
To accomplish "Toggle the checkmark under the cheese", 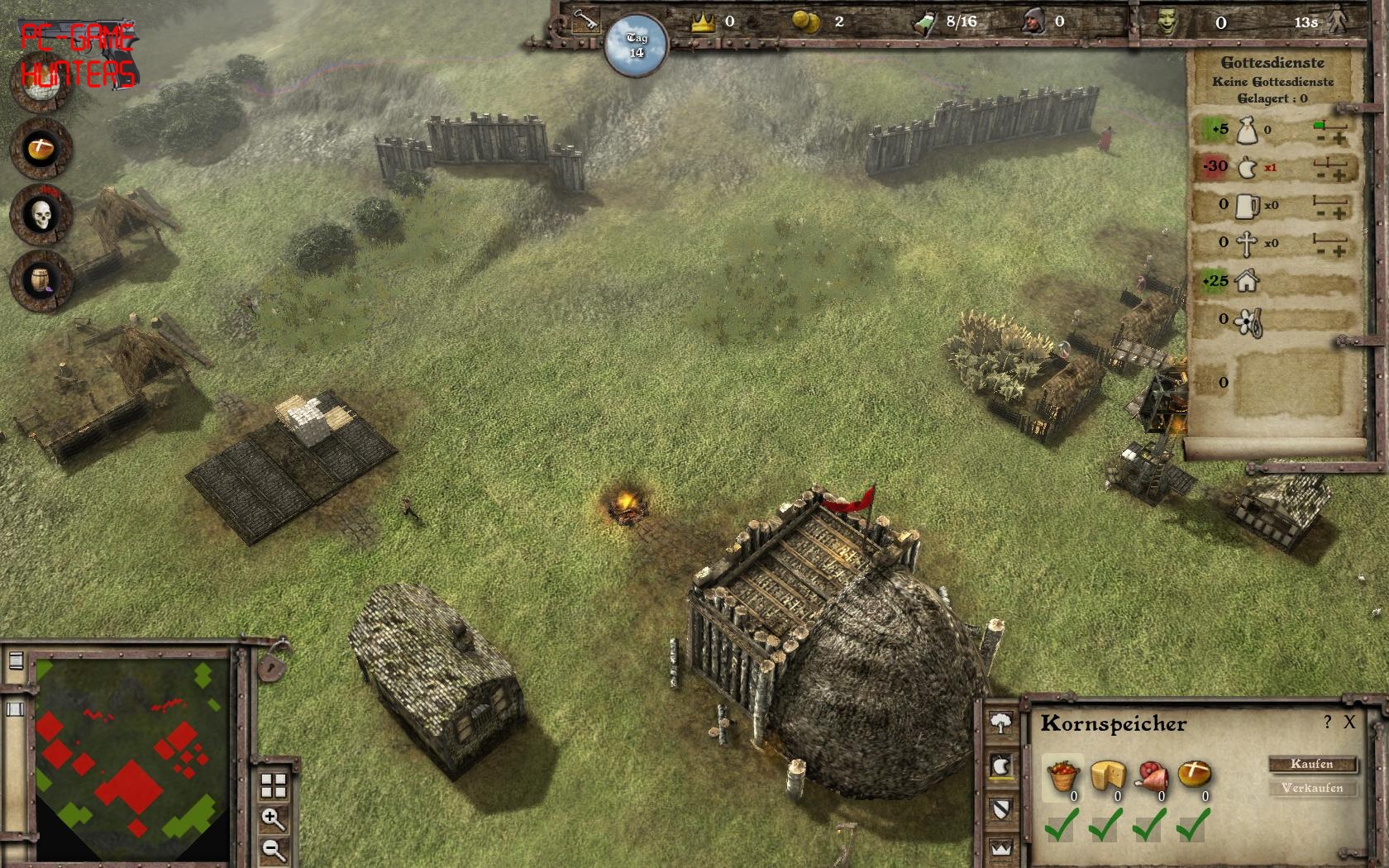I will 1105,824.
